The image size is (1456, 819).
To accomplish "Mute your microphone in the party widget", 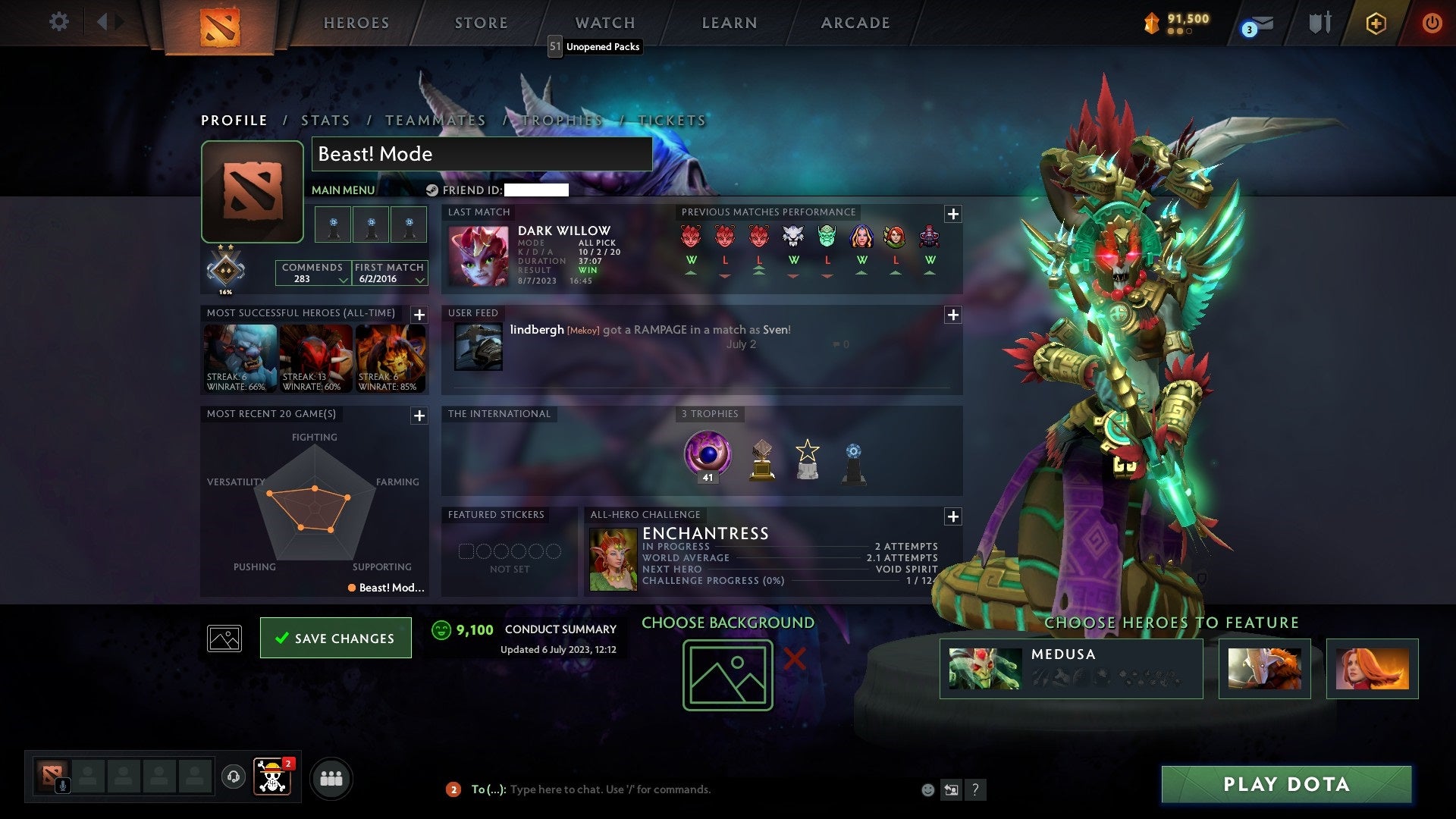I will [62, 785].
